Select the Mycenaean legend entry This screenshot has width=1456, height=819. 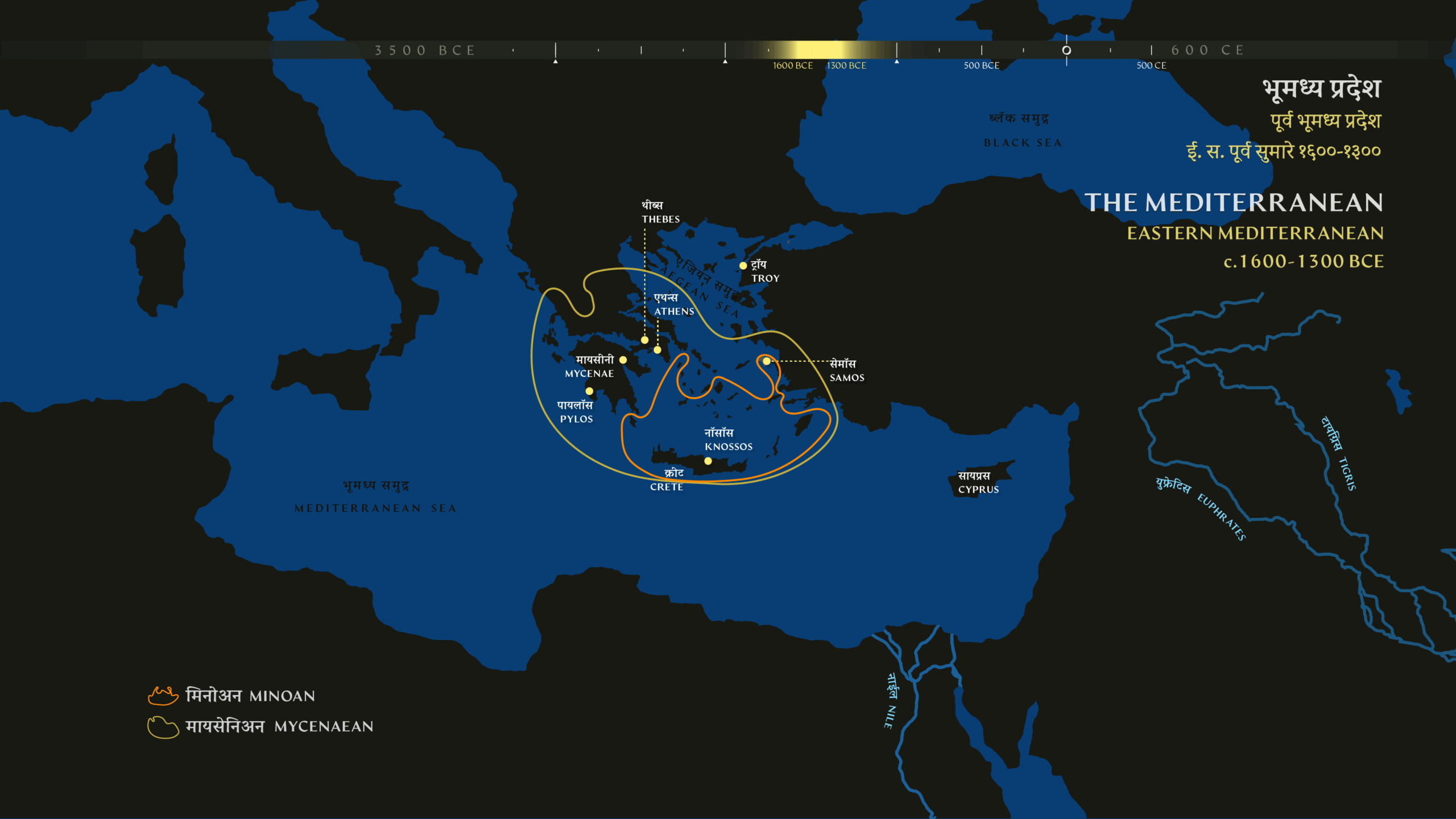260,726
